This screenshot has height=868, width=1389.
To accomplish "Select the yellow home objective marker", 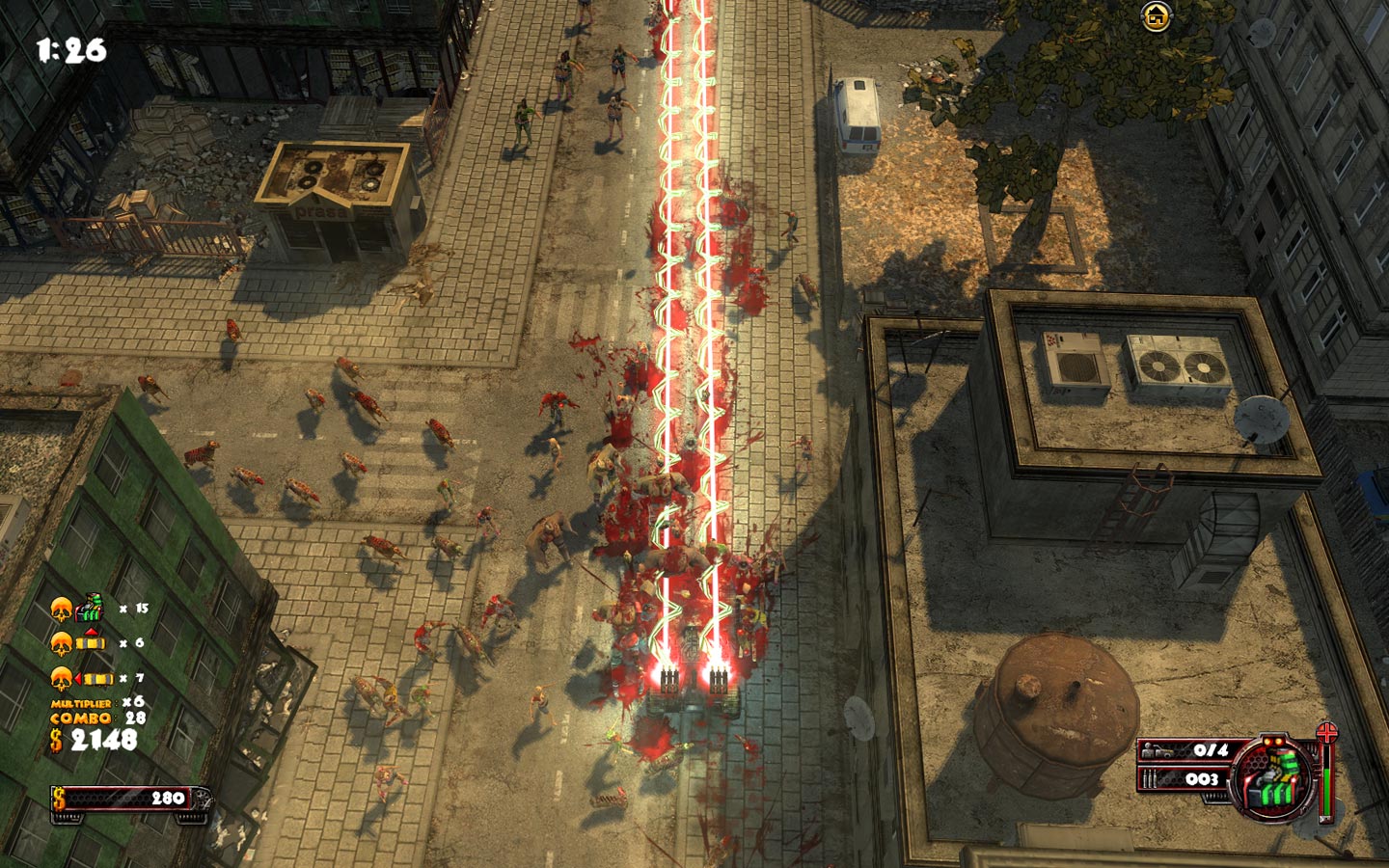I will [x=1155, y=16].
